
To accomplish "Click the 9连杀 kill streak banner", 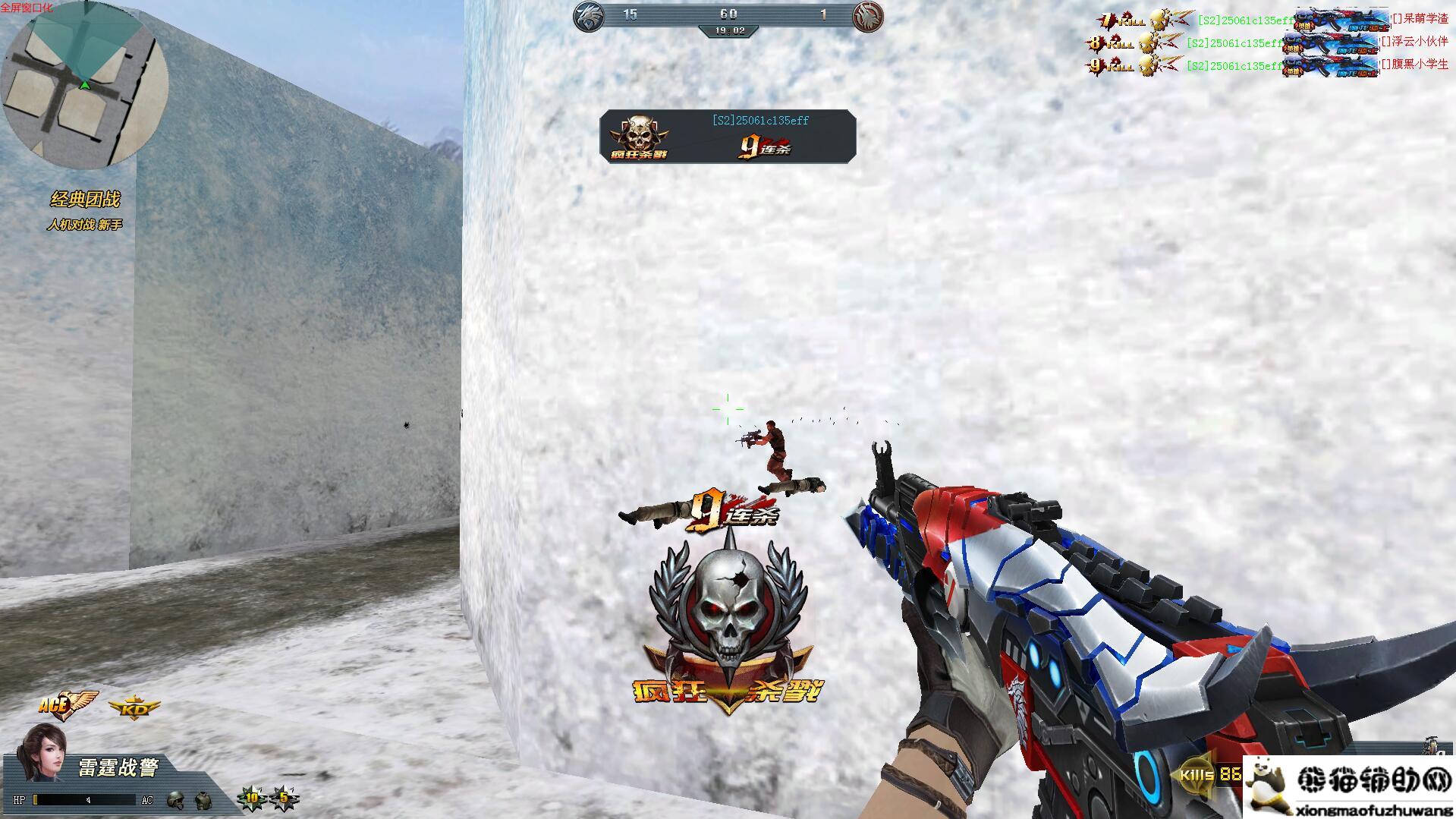I will (728, 137).
